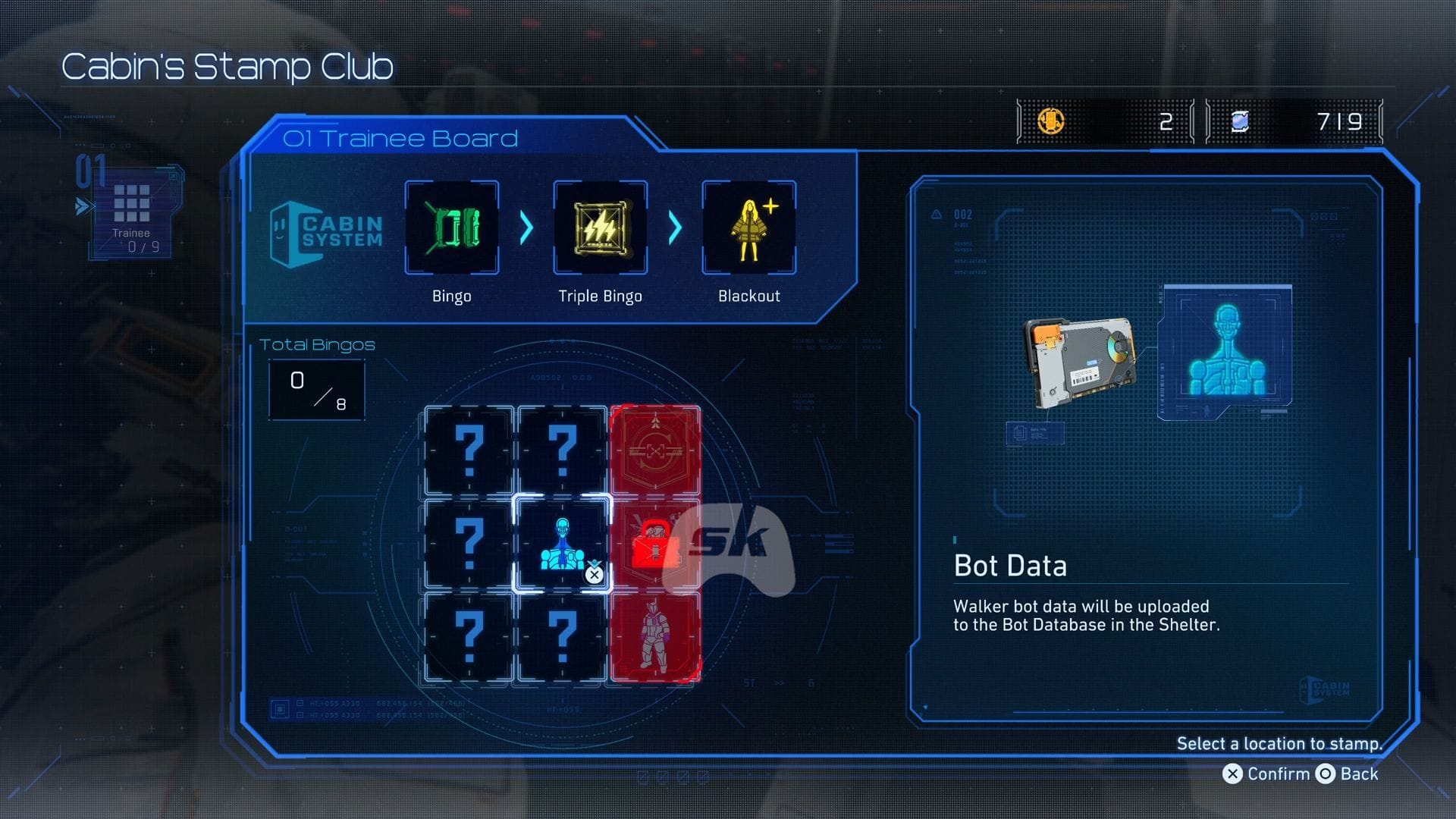Select the Blackout outfit reward icon

click(748, 227)
